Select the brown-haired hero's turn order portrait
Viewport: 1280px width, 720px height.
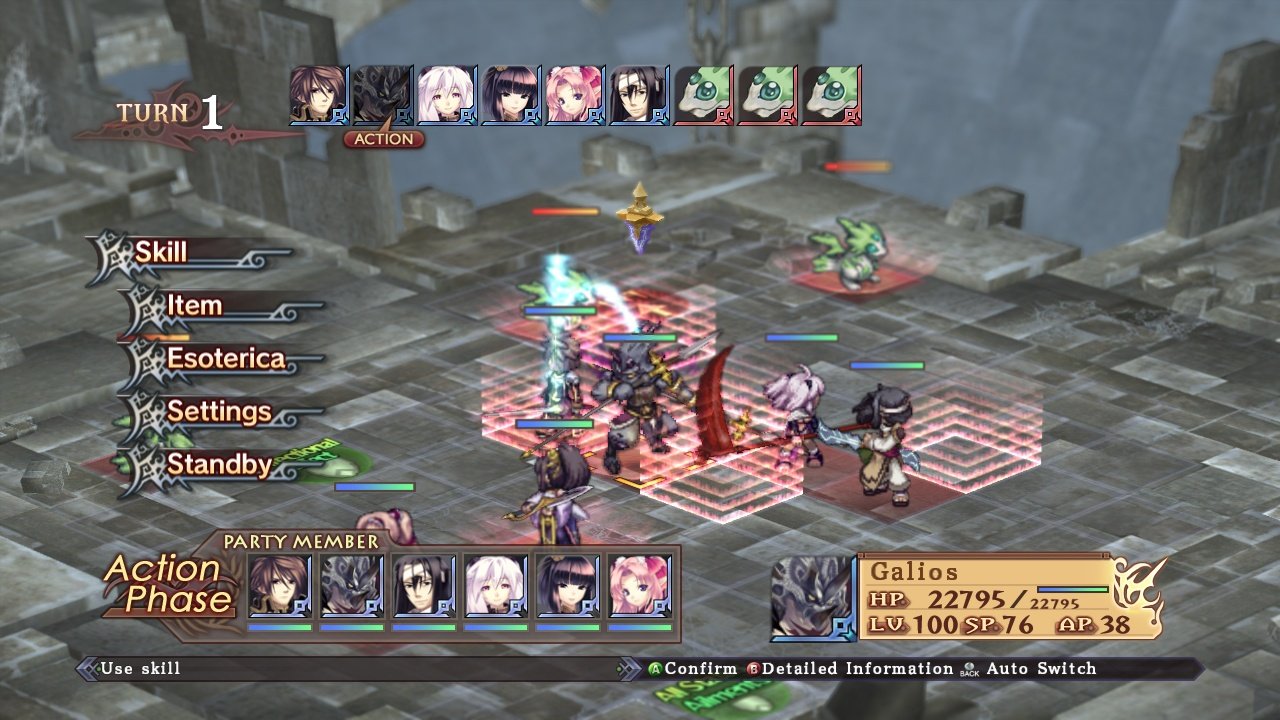tap(318, 95)
